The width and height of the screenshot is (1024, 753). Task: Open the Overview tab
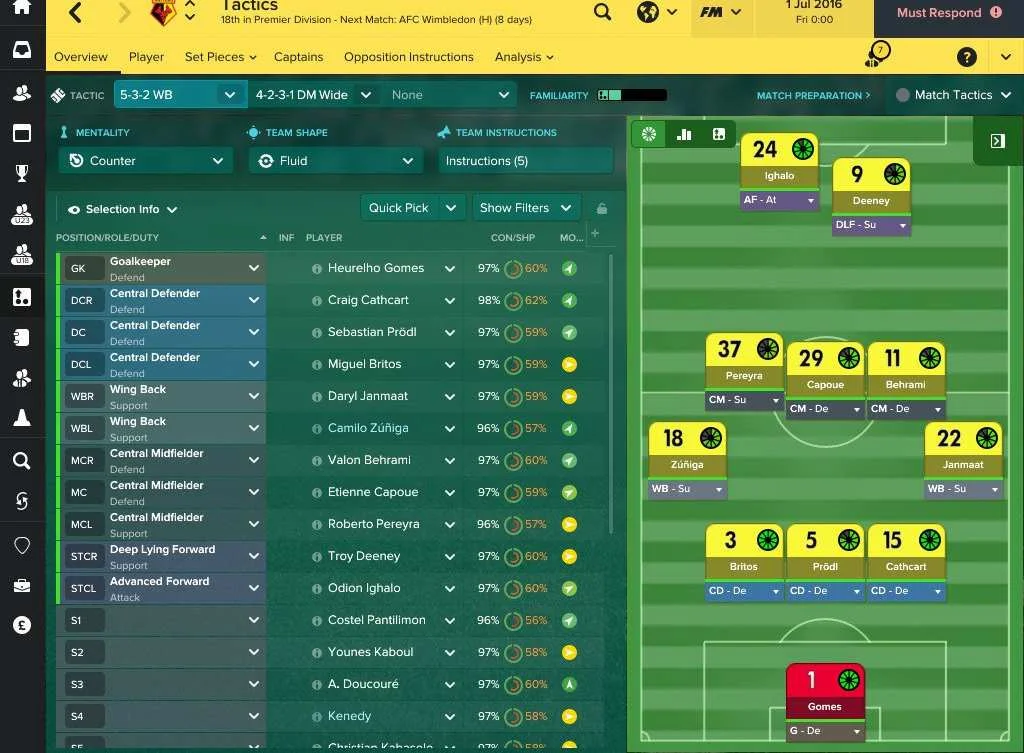coord(80,57)
